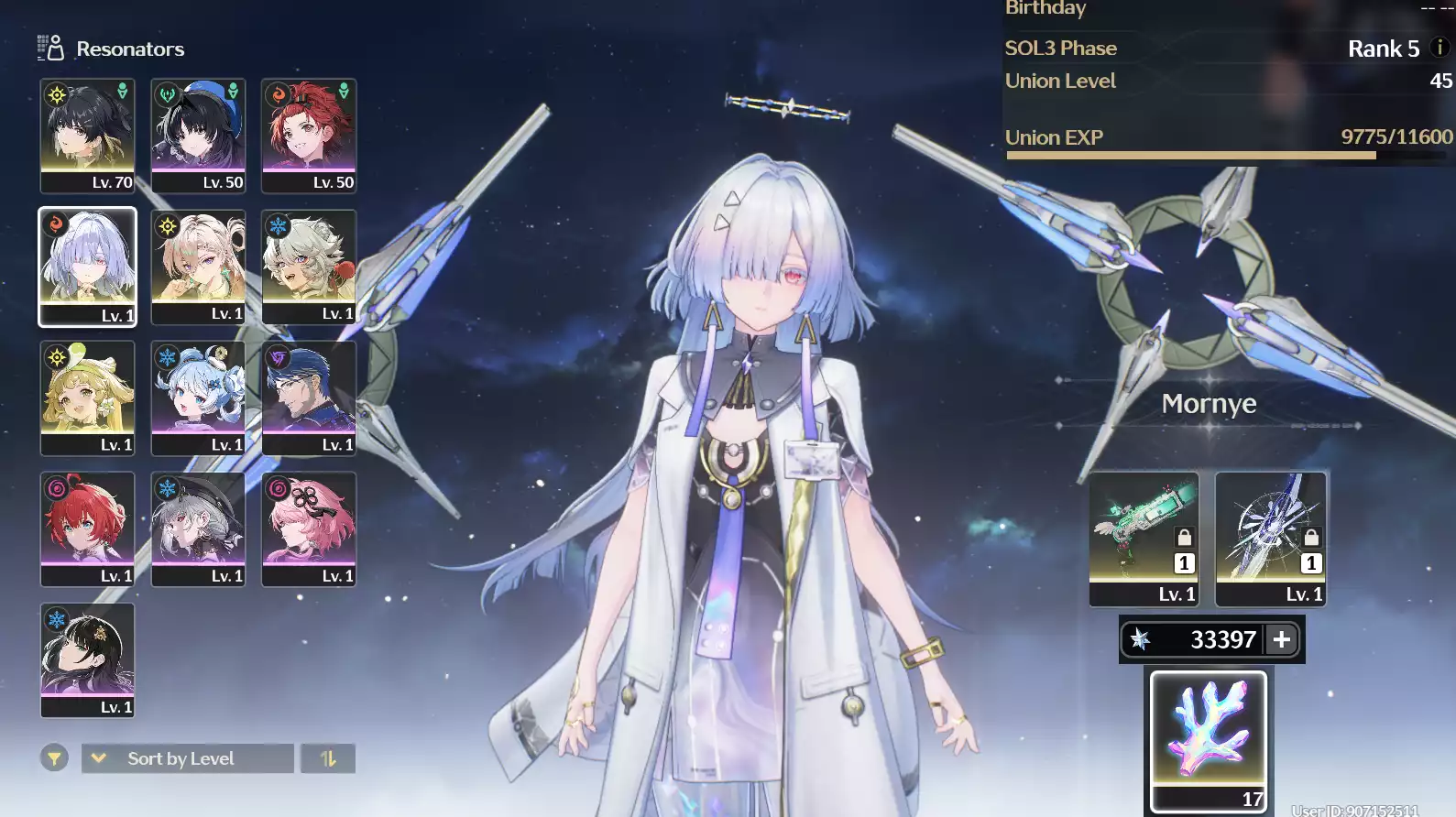Viewport: 1456px width, 817px height.
Task: Select the yellow-haired resonator with the green hair bow
Action: pyautogui.click(x=87, y=398)
